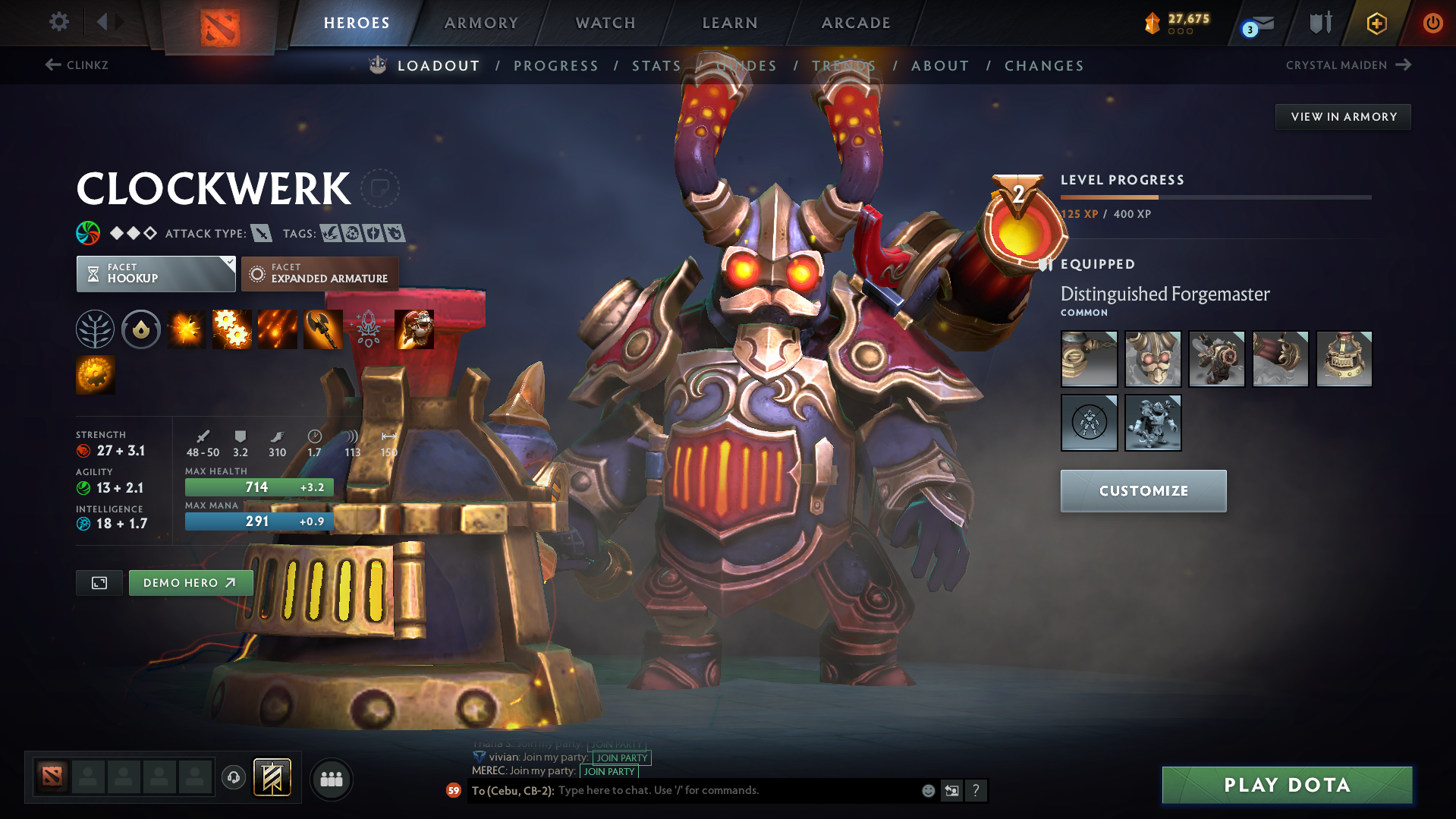1456x819 pixels.
Task: Expand the Hookup facet dropdown
Action: (x=156, y=273)
